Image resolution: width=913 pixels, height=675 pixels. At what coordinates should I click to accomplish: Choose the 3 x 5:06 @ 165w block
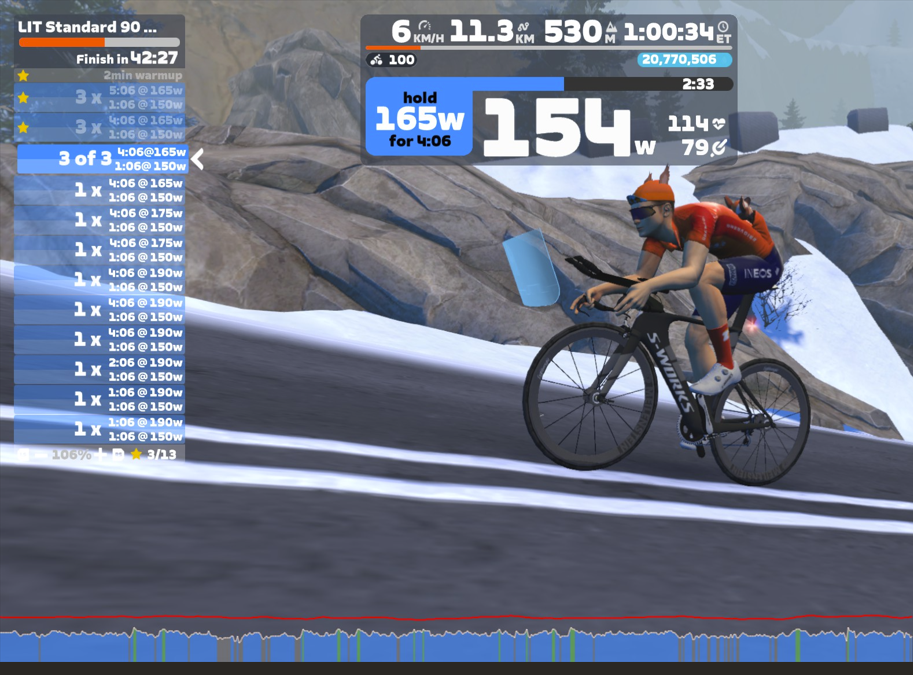pos(100,97)
